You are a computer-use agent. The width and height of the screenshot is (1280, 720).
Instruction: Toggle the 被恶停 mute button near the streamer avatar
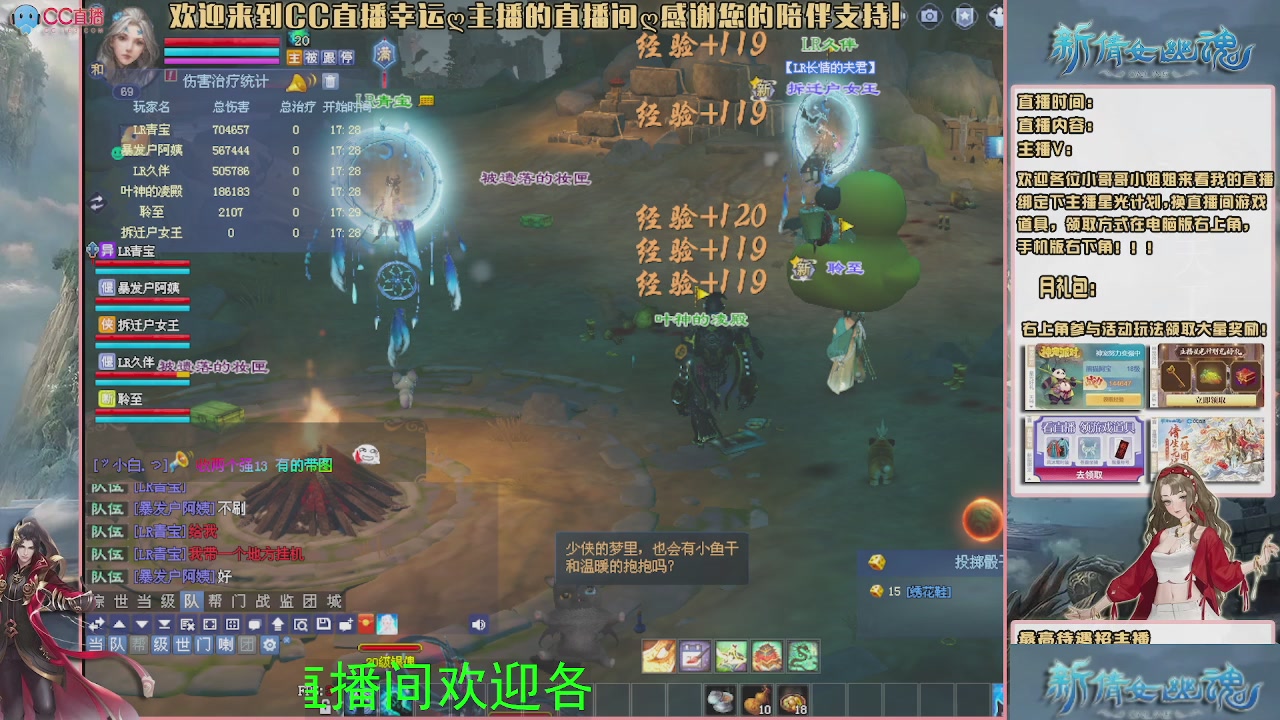(x=311, y=57)
